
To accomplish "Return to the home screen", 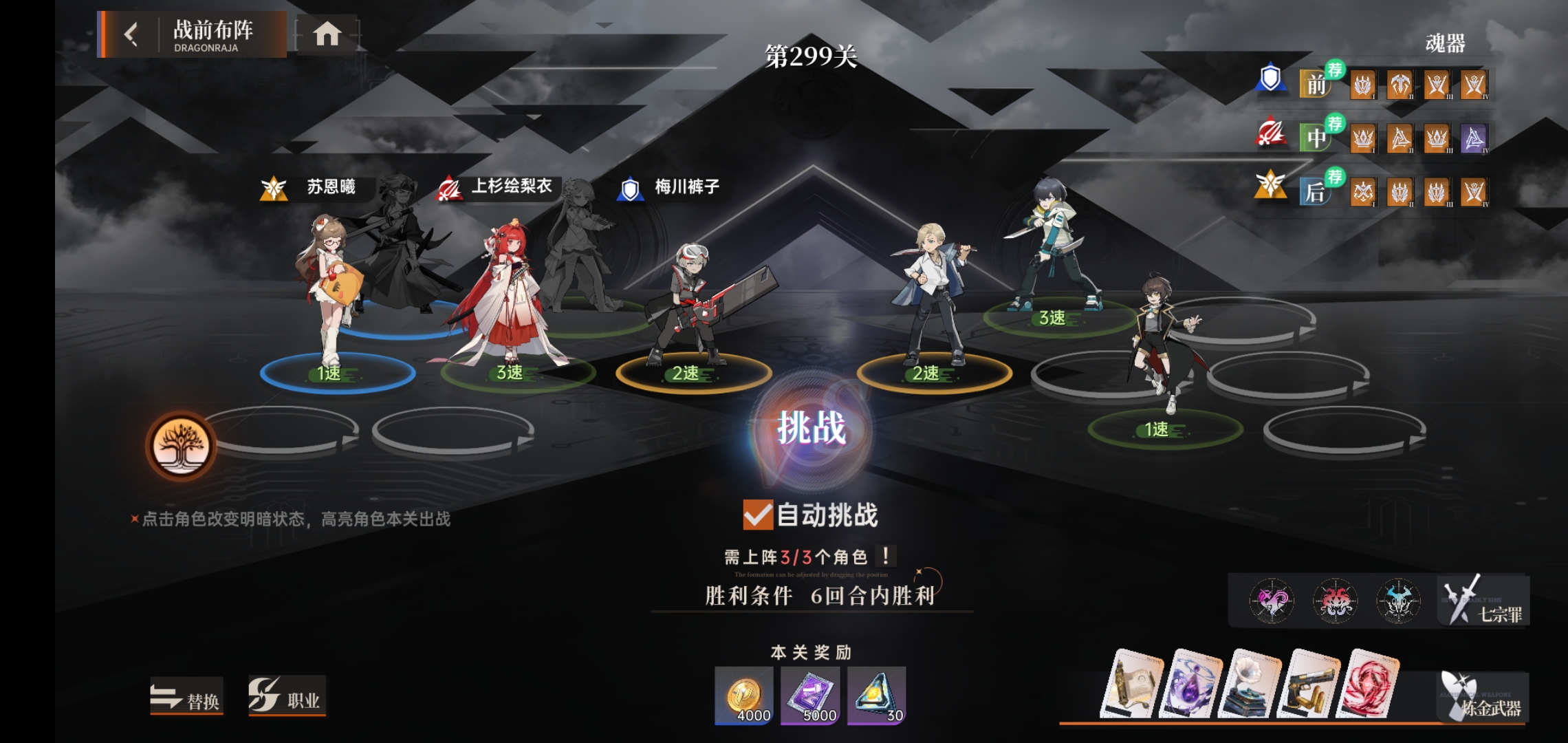I will click(327, 34).
